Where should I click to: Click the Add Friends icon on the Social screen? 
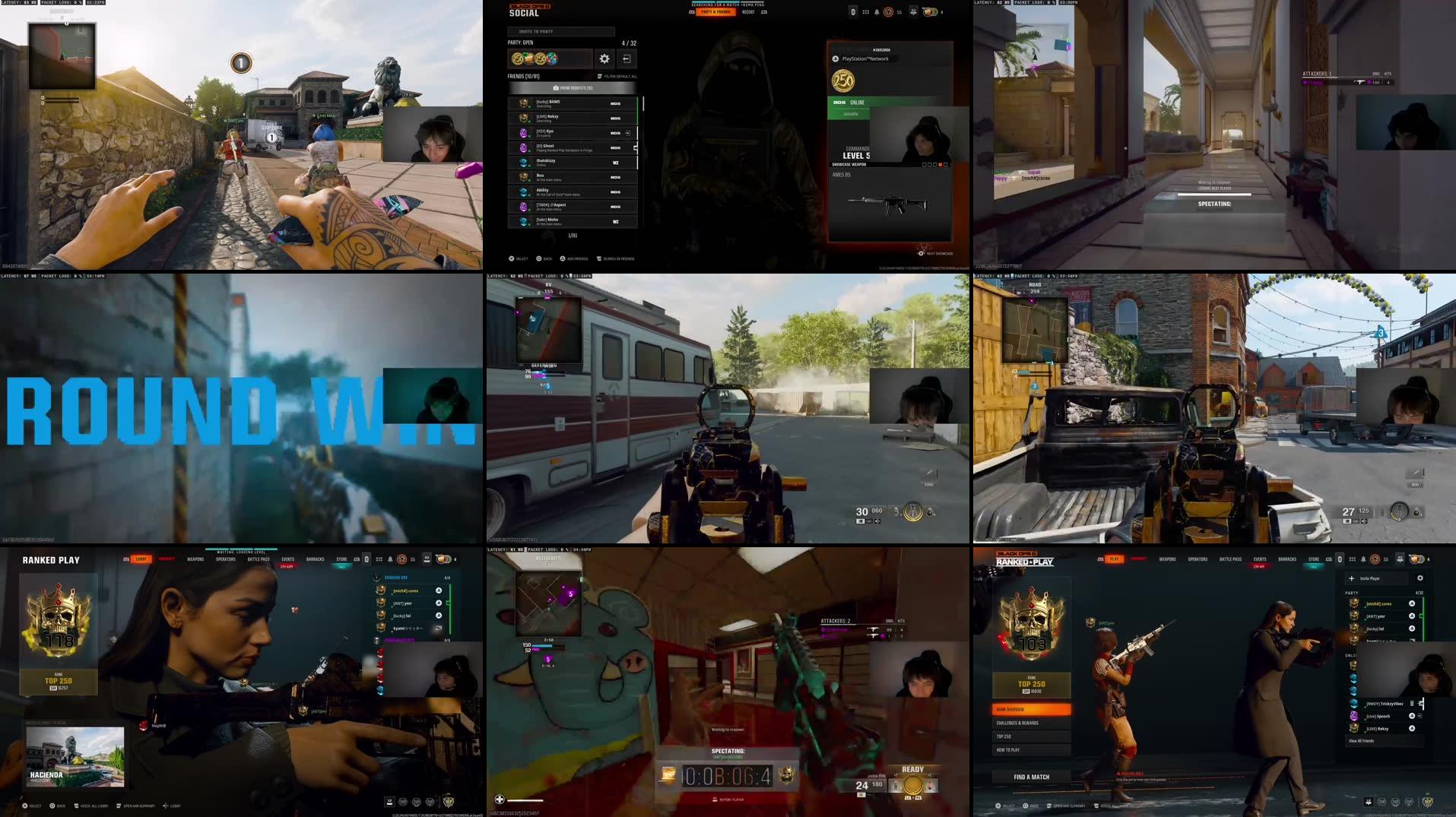(x=563, y=258)
